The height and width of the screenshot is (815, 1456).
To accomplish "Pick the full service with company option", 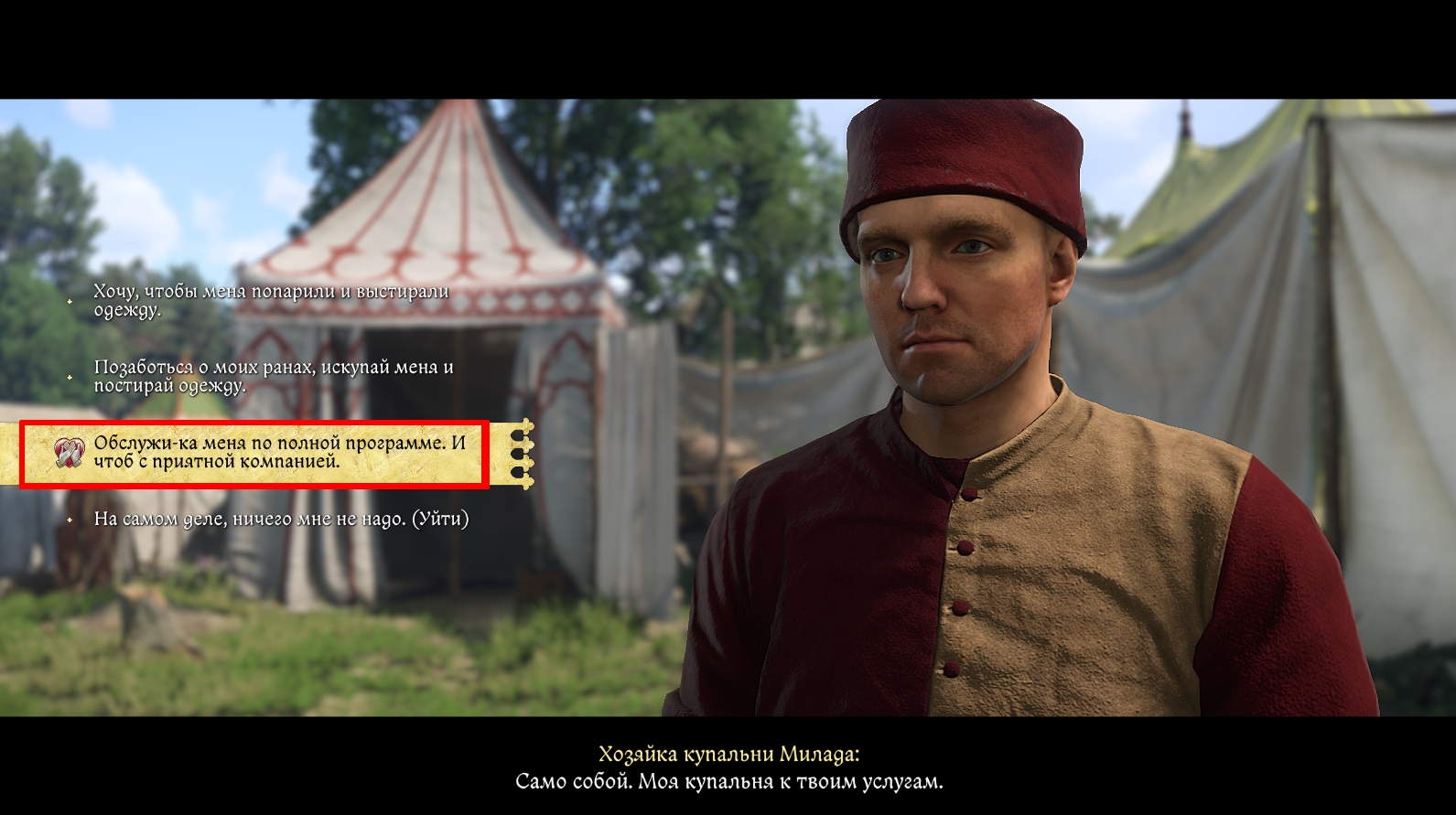I will point(279,452).
